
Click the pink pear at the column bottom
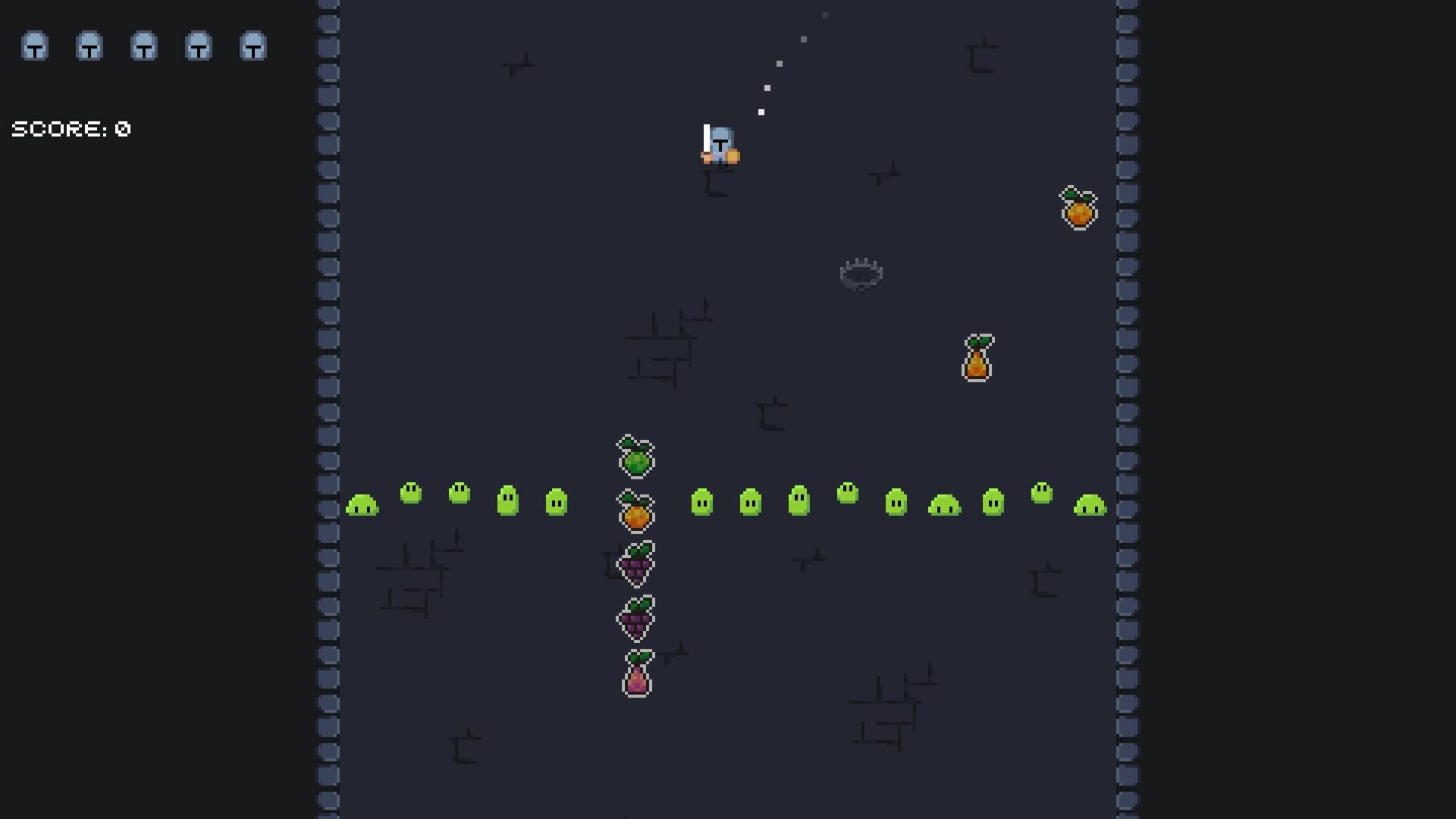637,673
